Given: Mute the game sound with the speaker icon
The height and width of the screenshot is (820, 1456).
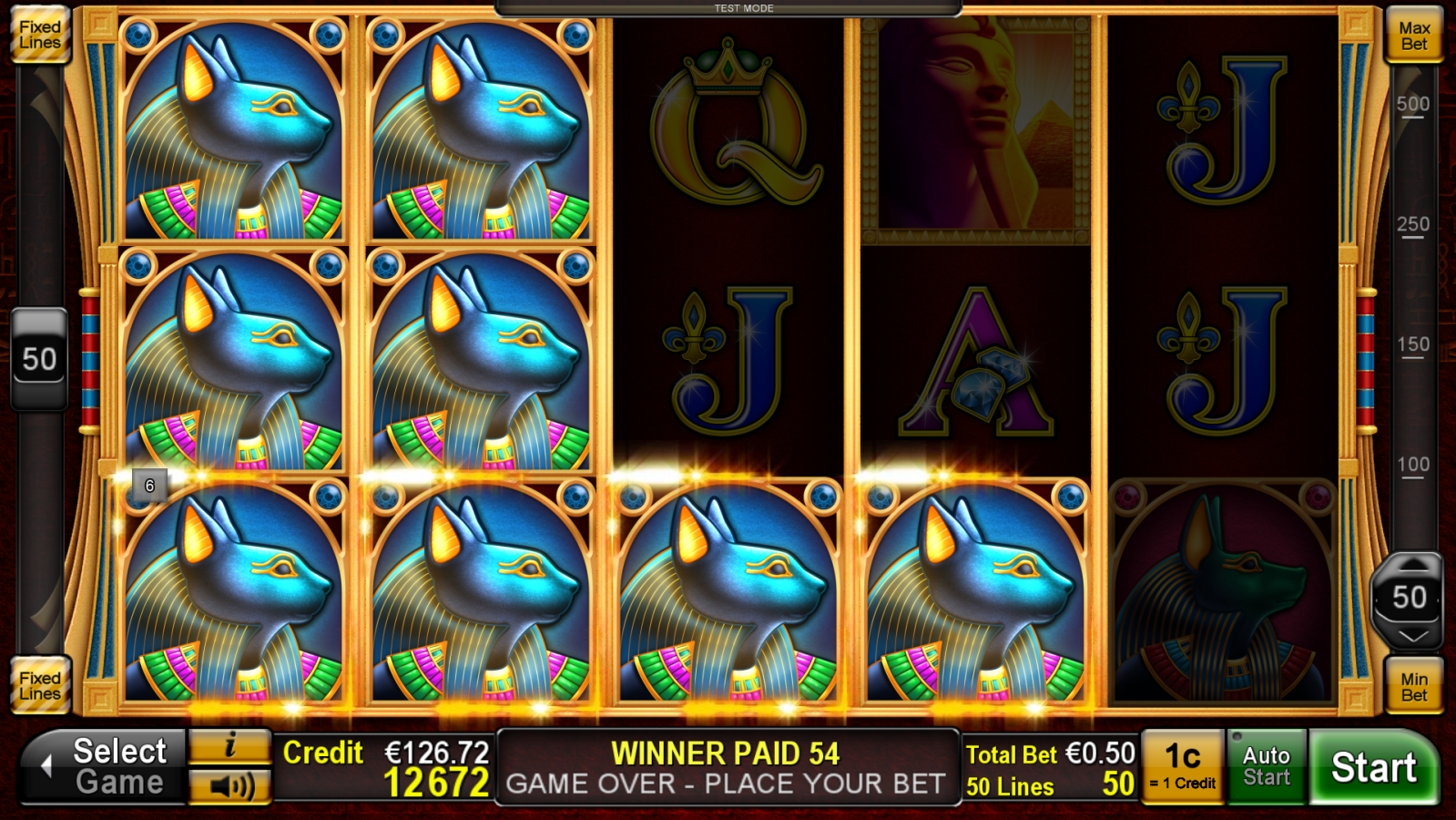Looking at the screenshot, I should 229,785.
